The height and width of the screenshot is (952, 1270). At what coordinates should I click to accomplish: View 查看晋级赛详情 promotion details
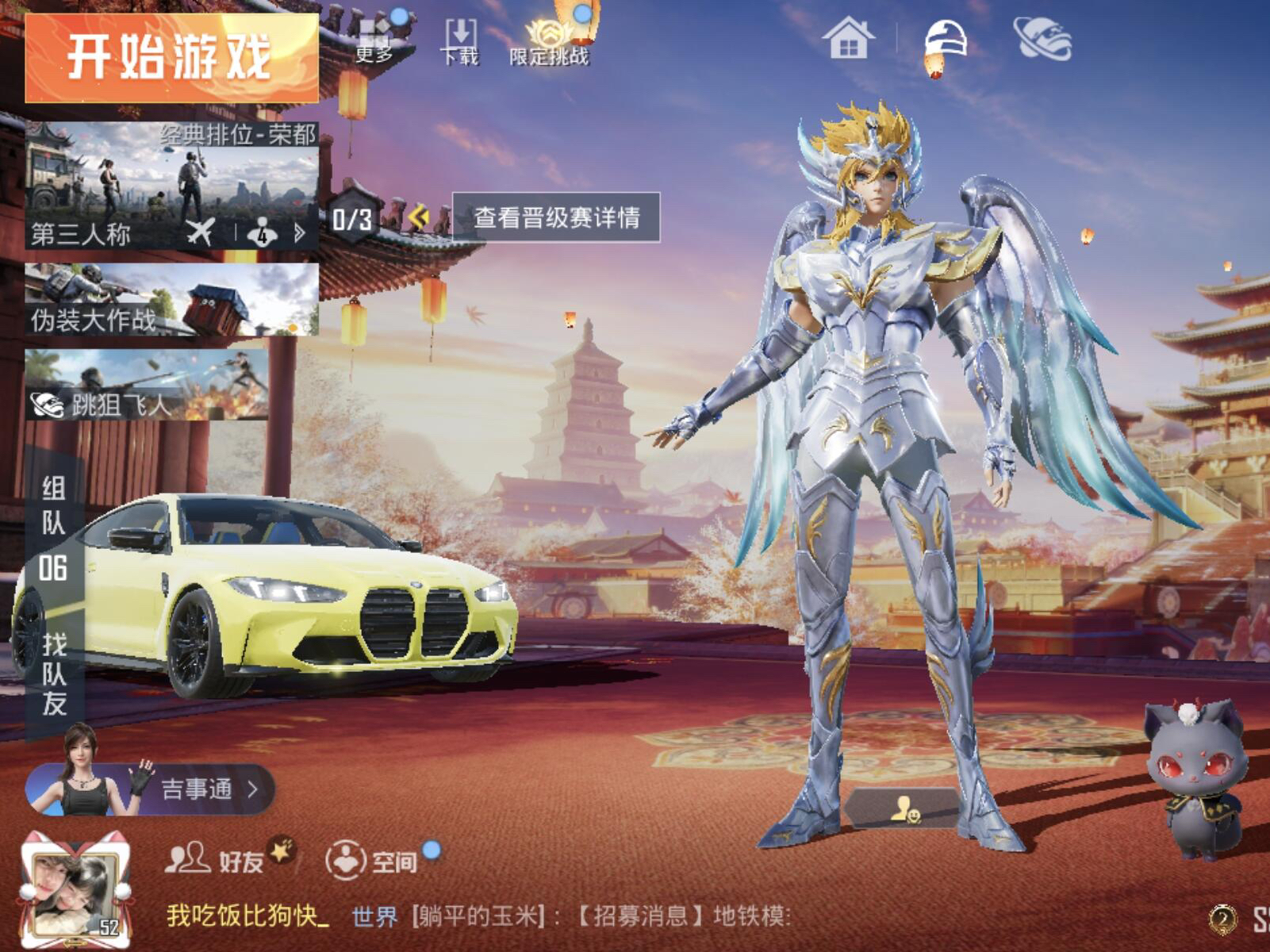coord(556,217)
